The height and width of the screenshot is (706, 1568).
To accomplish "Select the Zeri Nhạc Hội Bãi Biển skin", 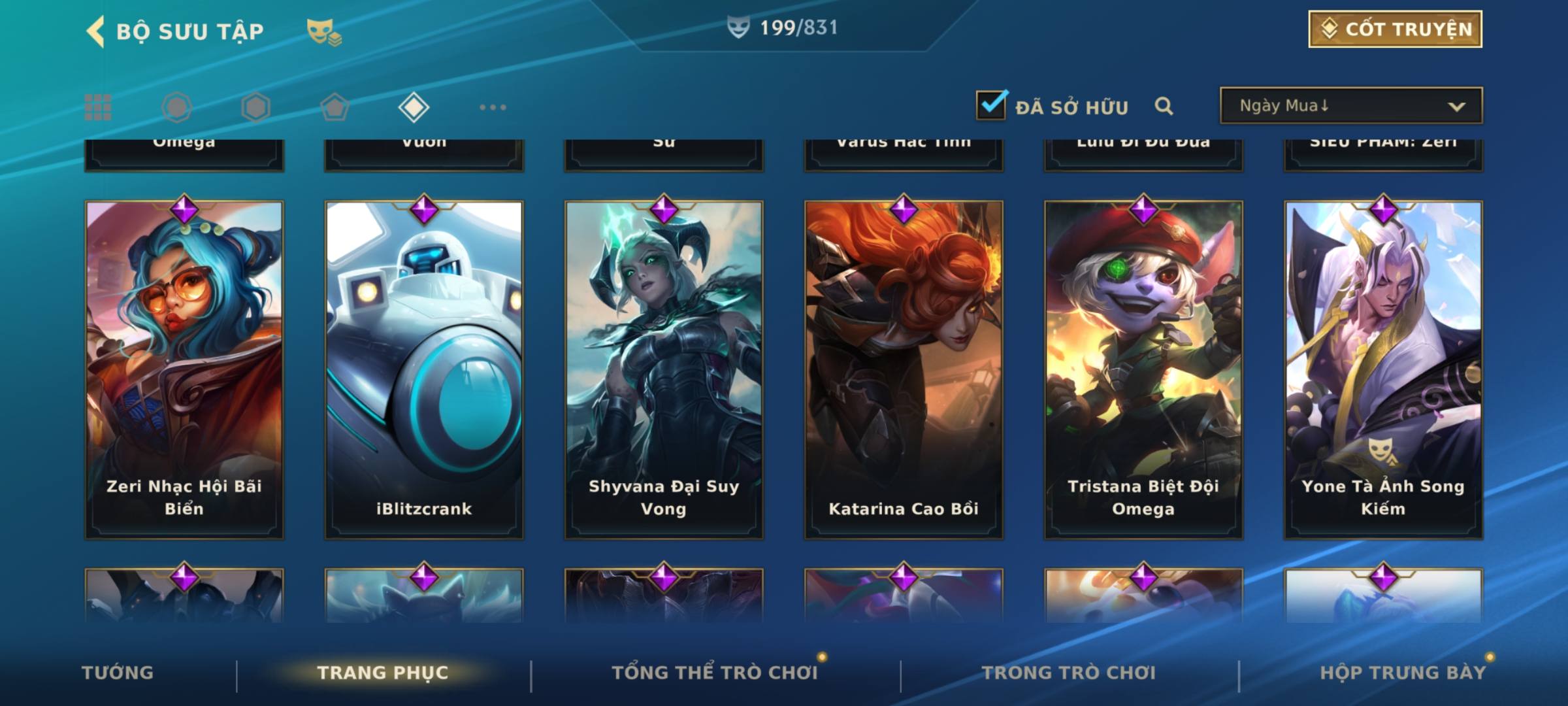I will [184, 369].
